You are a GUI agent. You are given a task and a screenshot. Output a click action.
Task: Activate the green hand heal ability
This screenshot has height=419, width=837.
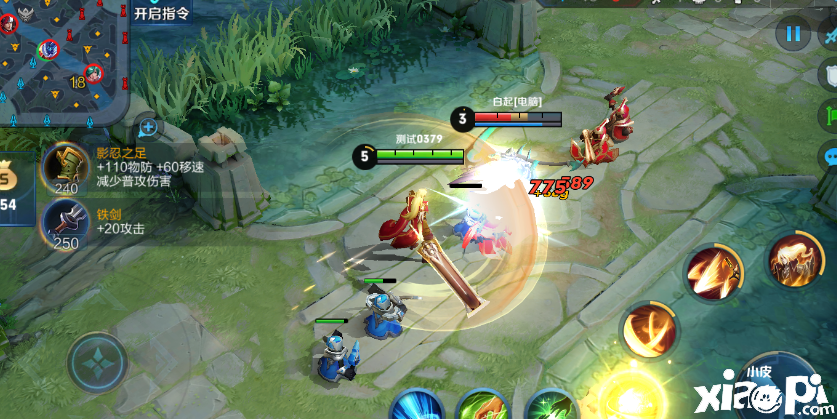coord(483,406)
